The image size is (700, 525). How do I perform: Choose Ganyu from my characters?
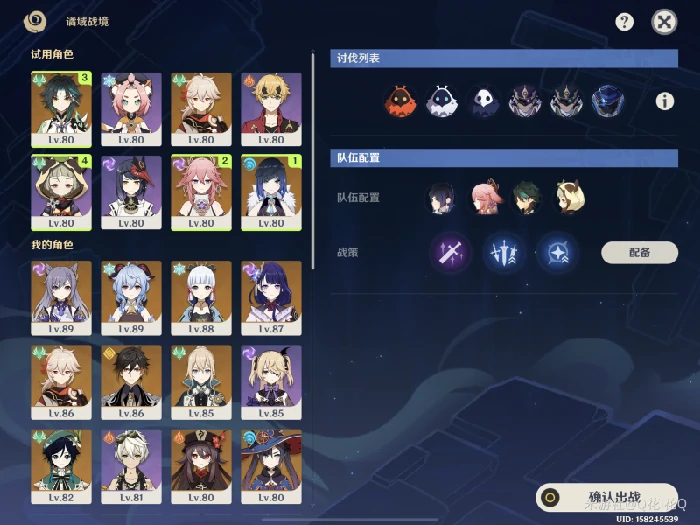[x=131, y=296]
